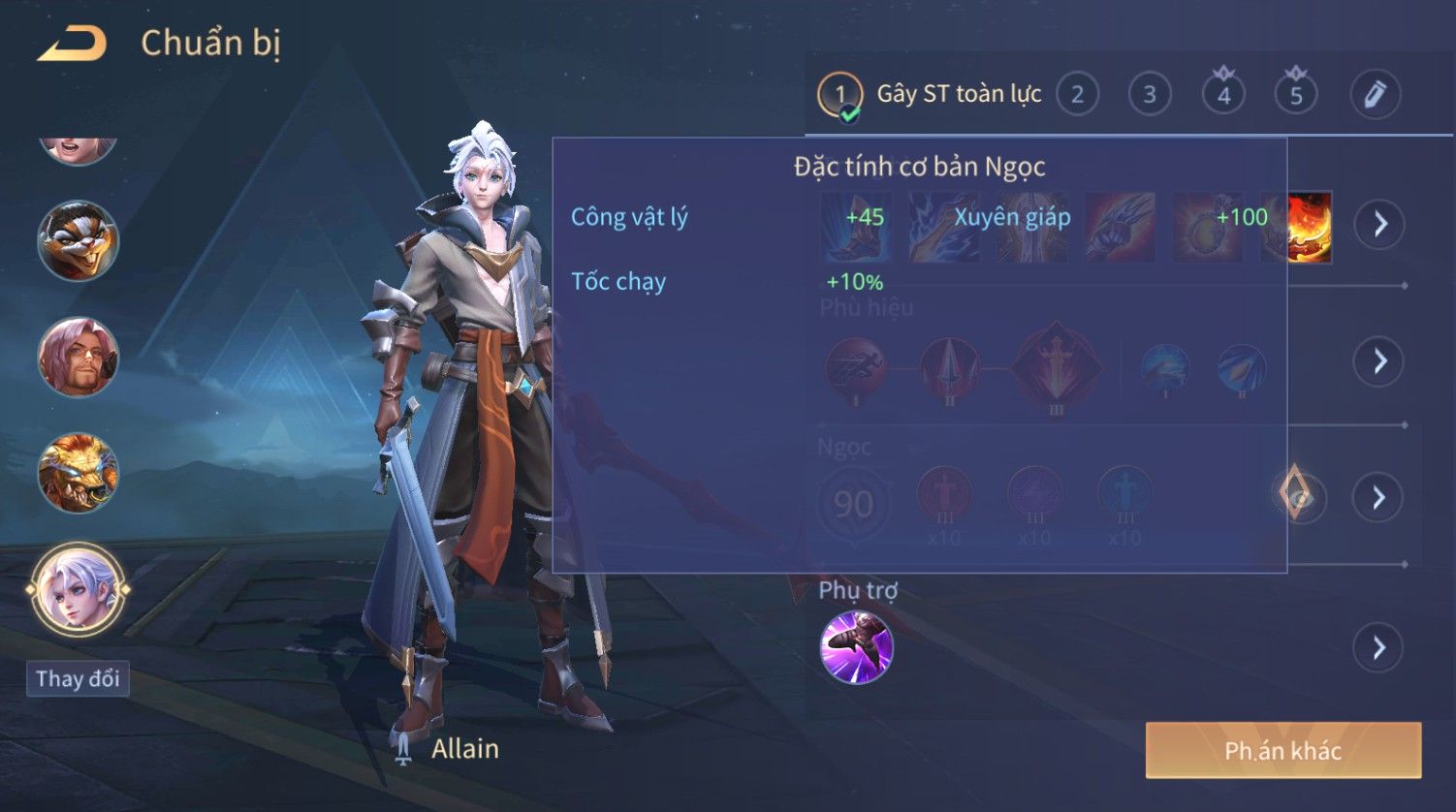Open the Ngọc arcana arrow
This screenshot has height=812, width=1456.
click(x=1379, y=498)
